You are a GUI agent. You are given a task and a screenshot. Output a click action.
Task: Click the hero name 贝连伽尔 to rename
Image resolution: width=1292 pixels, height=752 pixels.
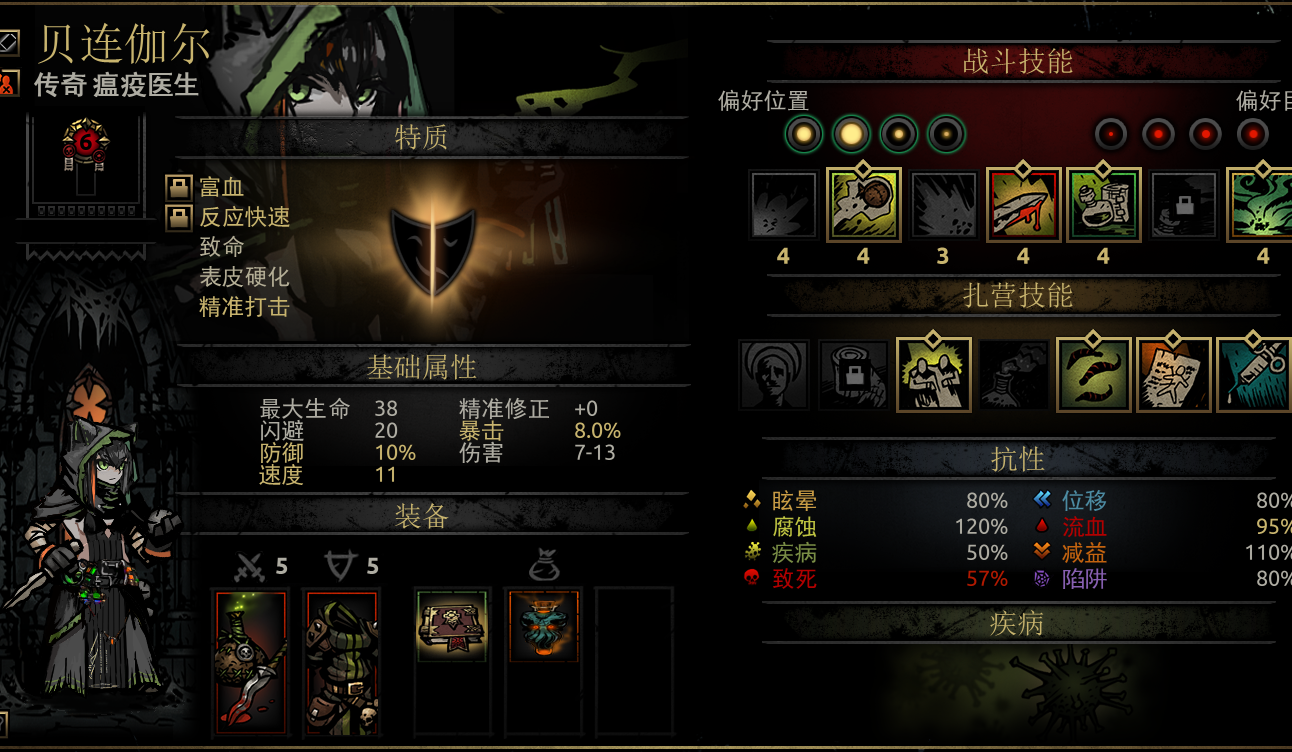click(x=124, y=43)
